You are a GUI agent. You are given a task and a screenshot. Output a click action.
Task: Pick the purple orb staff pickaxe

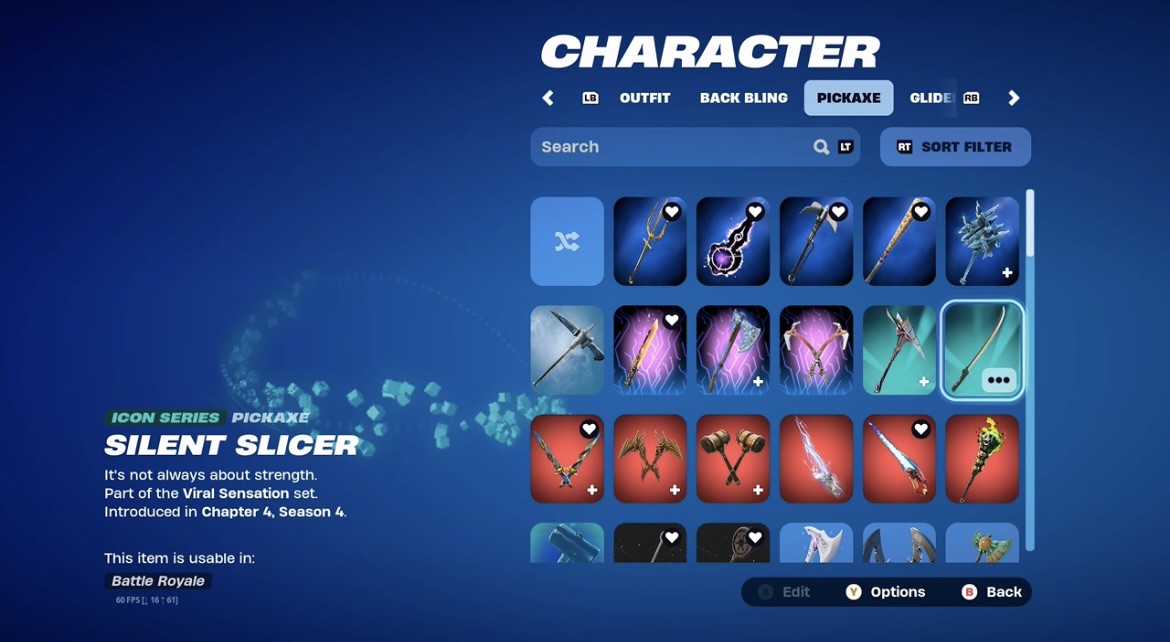coord(733,241)
